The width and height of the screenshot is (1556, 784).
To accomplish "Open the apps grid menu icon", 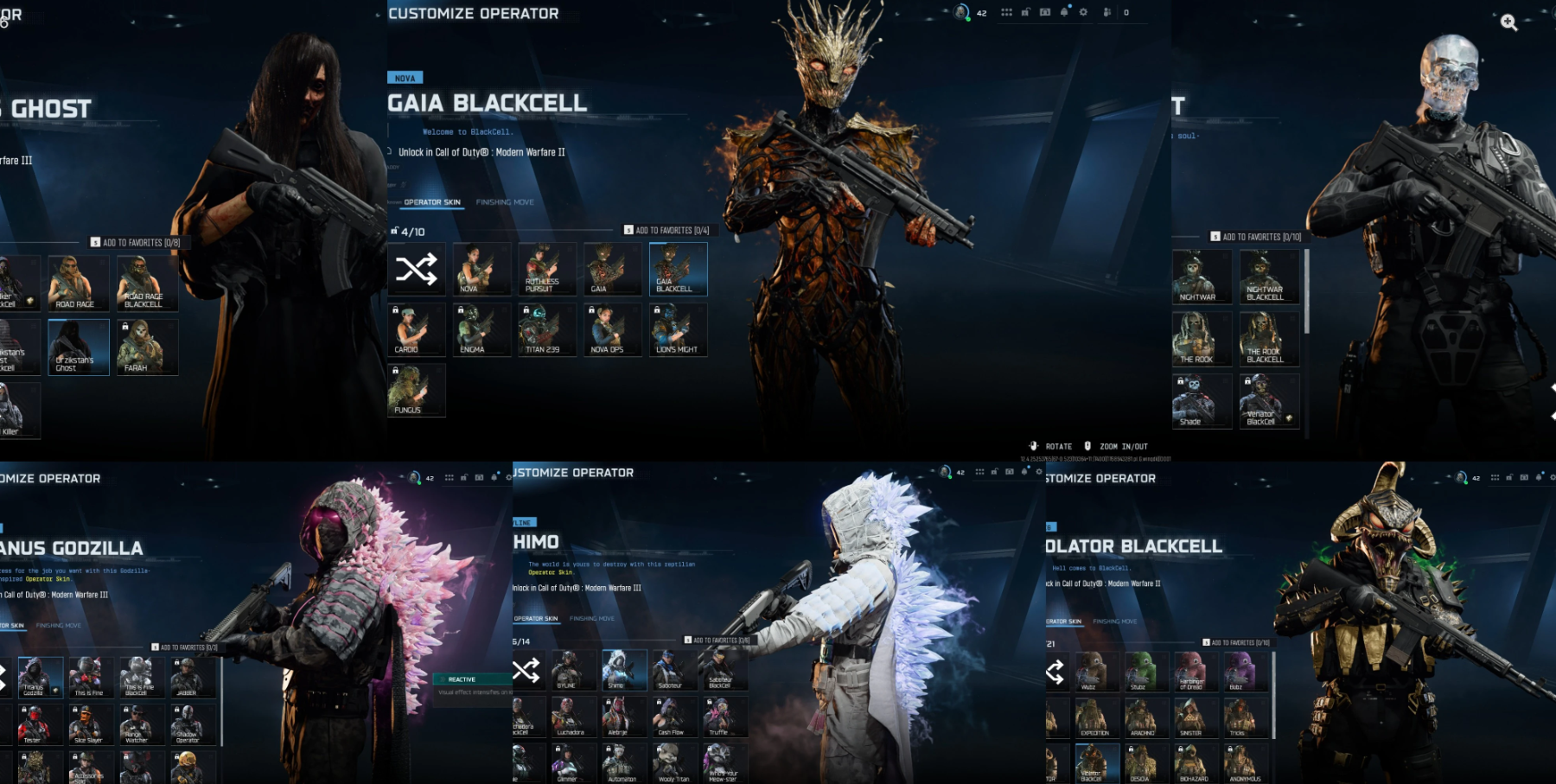I will (x=1007, y=12).
